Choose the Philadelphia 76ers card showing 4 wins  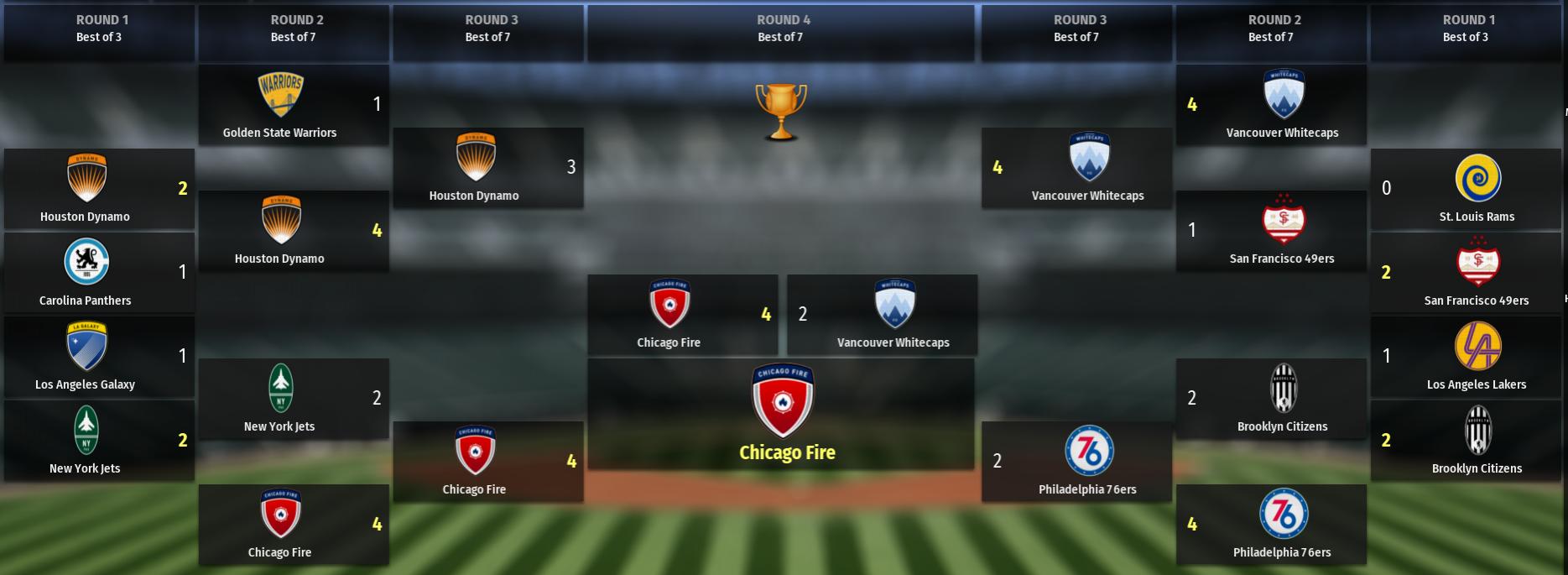(x=1270, y=525)
